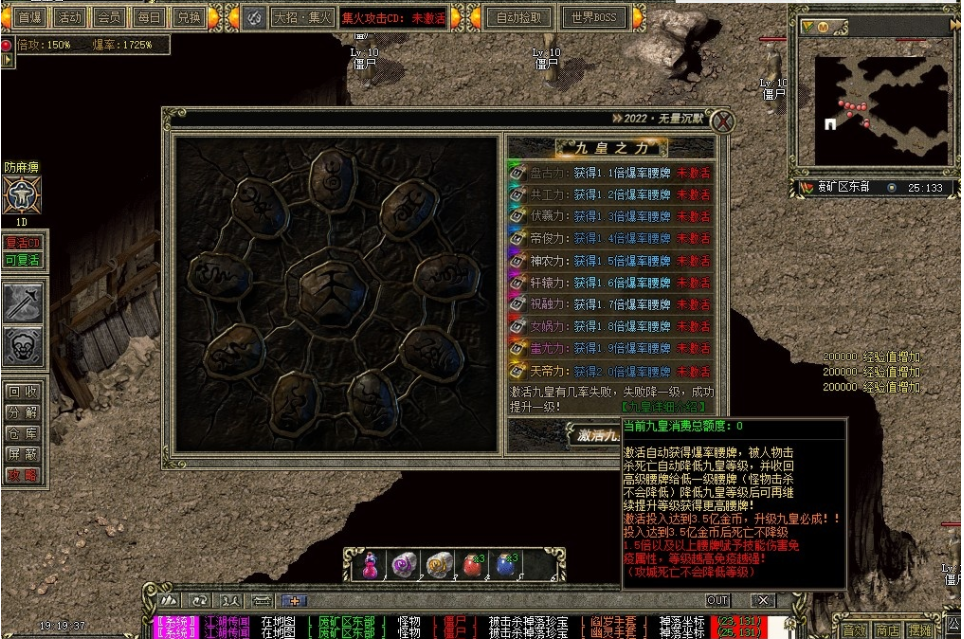
Task: Open the 仓库 warehouse
Action: (20, 433)
